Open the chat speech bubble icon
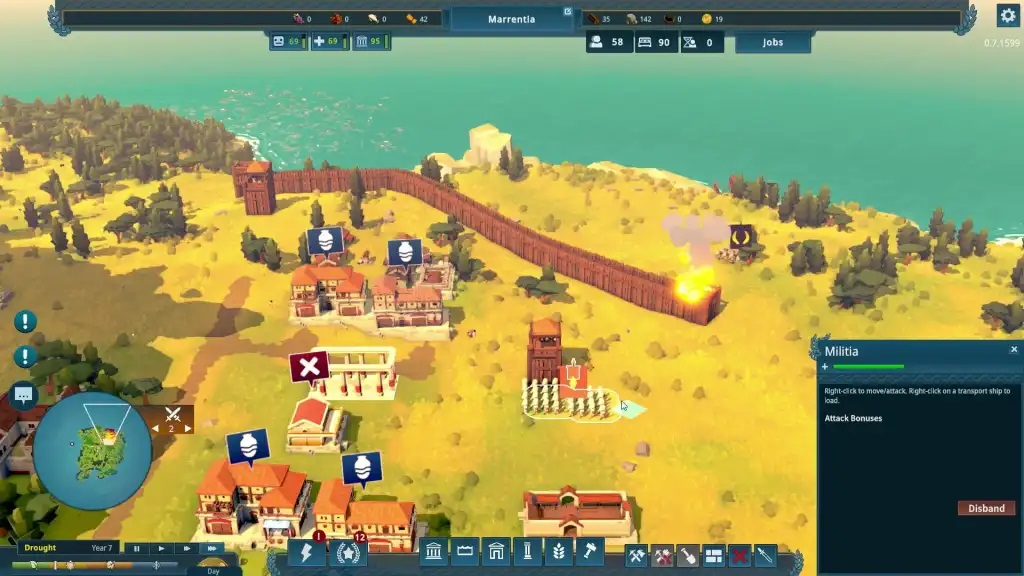This screenshot has width=1024, height=576. pyautogui.click(x=23, y=395)
